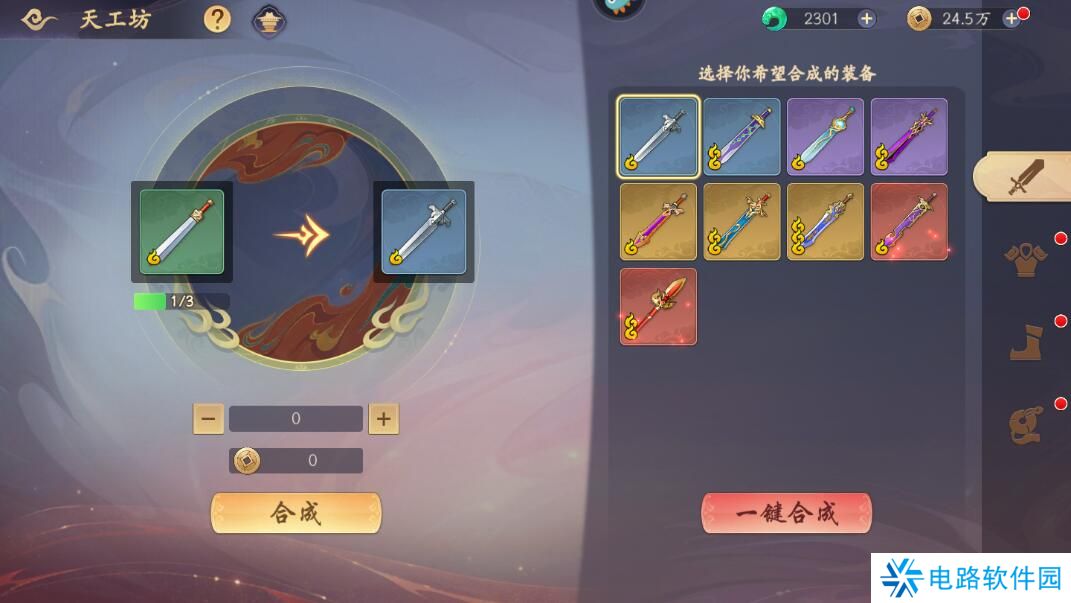Choose the red spear equipment tile
The height and width of the screenshot is (603, 1071).
658,306
